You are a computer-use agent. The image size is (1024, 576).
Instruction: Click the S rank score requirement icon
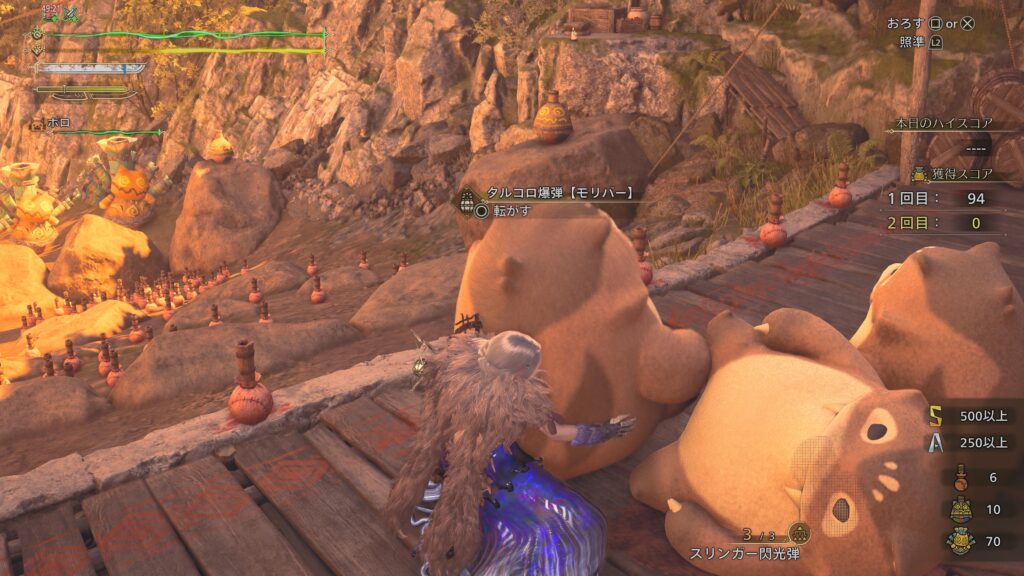coord(934,415)
